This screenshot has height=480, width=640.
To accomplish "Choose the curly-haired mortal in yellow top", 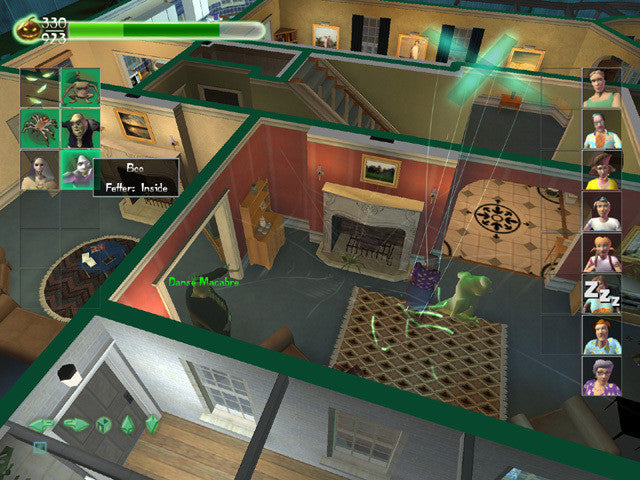I will coord(602,170).
